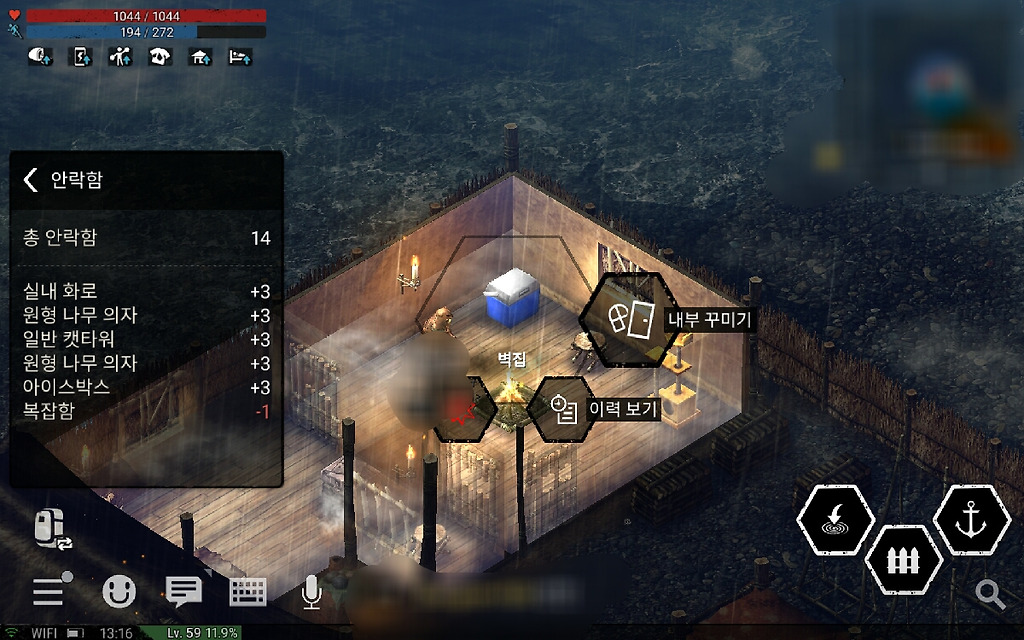Open the smiley face emote menu
Image resolution: width=1024 pixels, height=640 pixels.
coord(119,592)
